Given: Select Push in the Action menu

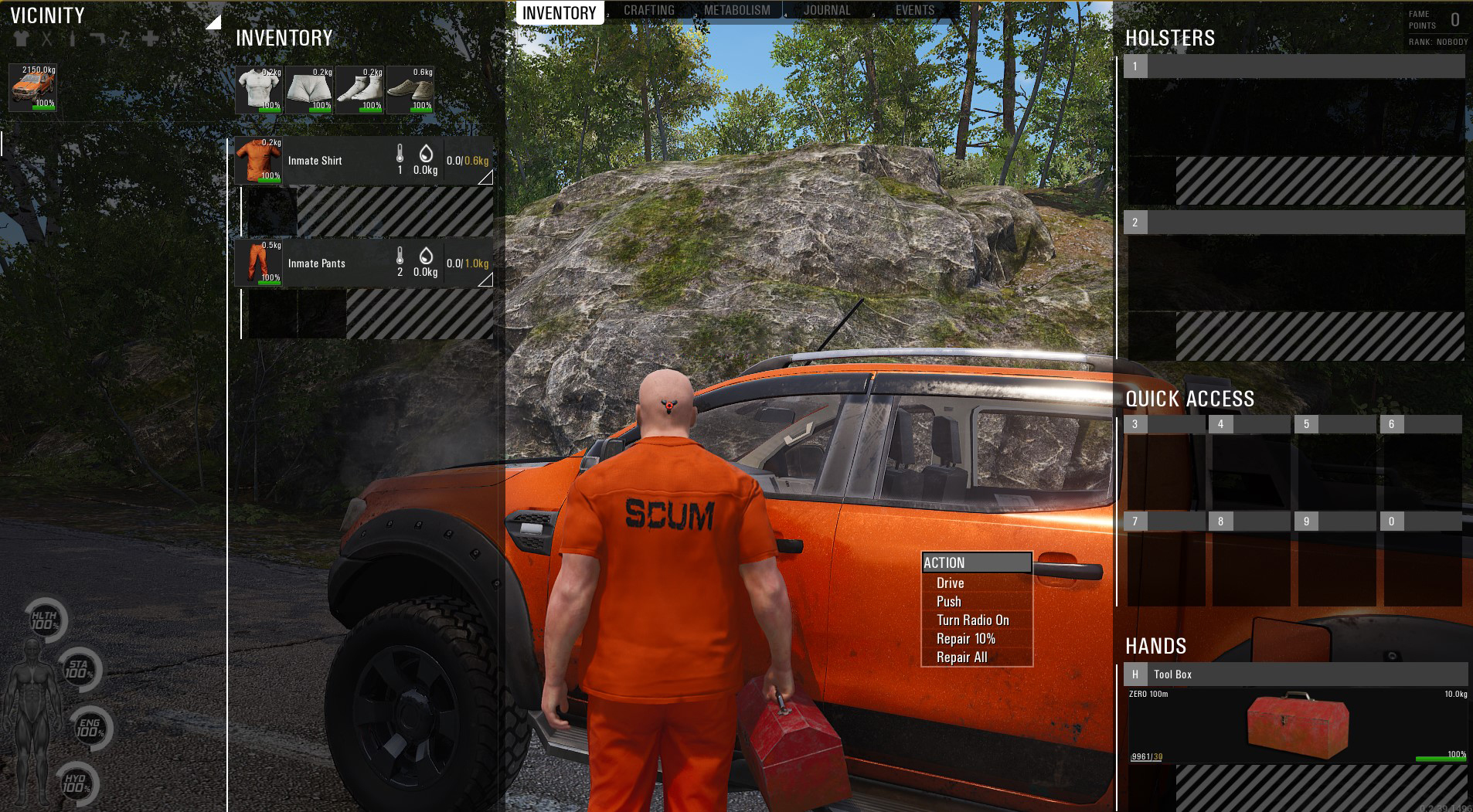Looking at the screenshot, I should click(x=948, y=602).
